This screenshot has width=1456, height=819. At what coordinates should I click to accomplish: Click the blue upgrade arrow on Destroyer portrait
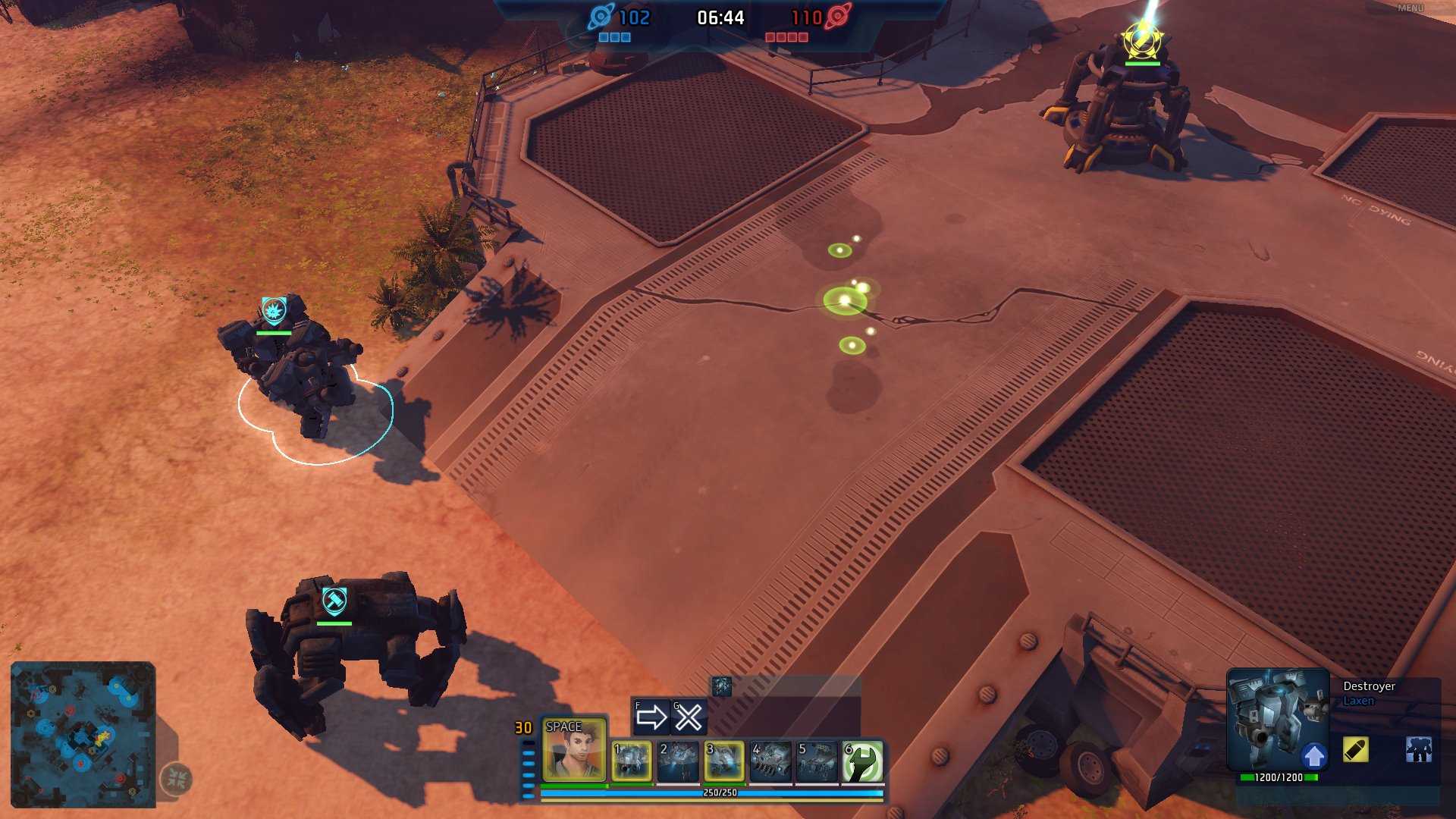1314,755
